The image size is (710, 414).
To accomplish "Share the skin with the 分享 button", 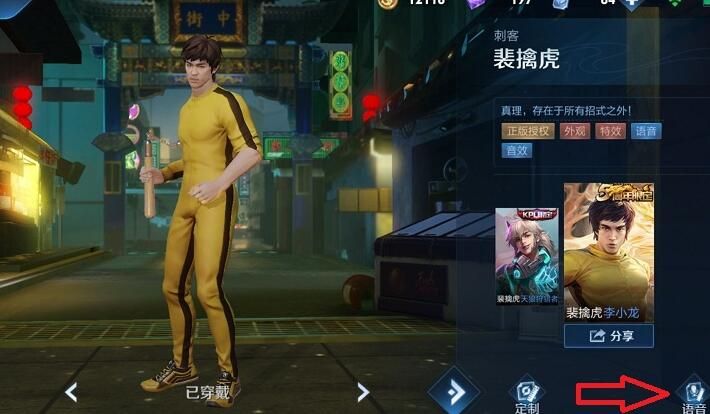I will 608,336.
